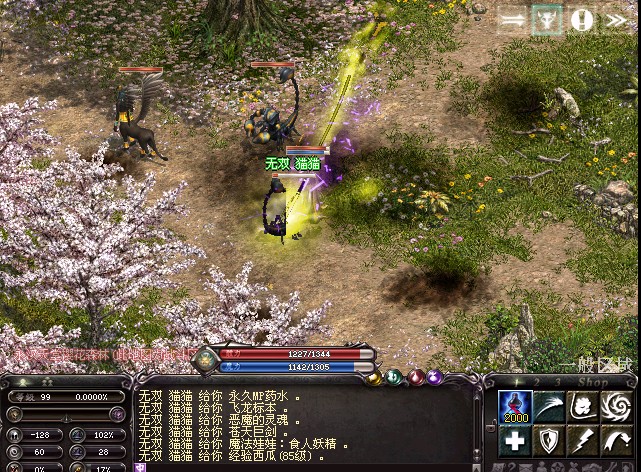Open the exclamation mark notice button

582,20
